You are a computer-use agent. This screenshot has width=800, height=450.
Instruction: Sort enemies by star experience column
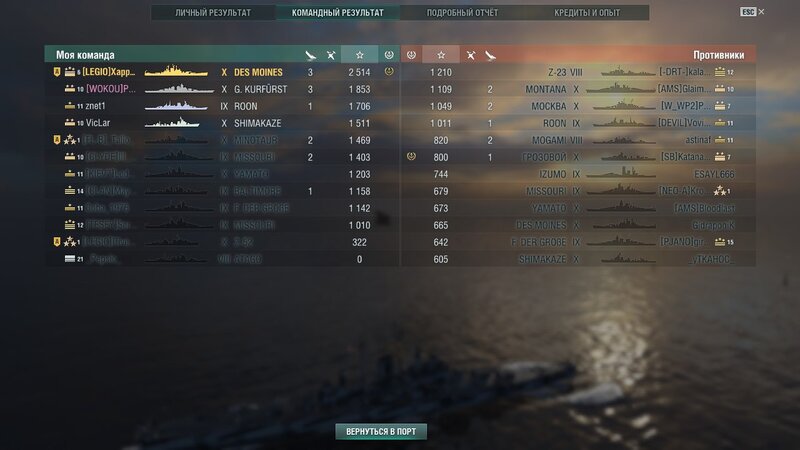(441, 53)
